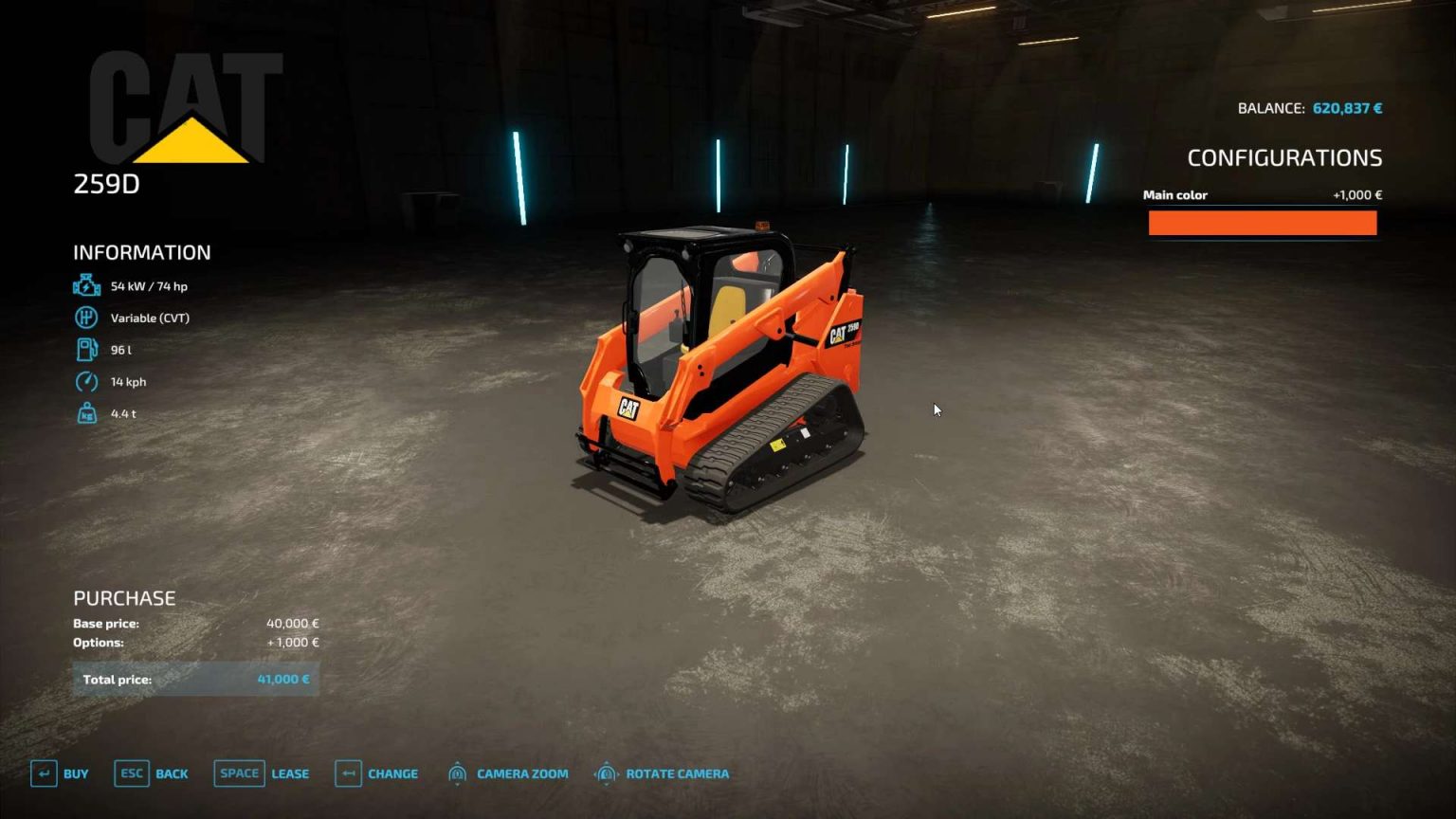Click the weight (kg) icon
This screenshot has width=1456, height=819.
pos(86,413)
